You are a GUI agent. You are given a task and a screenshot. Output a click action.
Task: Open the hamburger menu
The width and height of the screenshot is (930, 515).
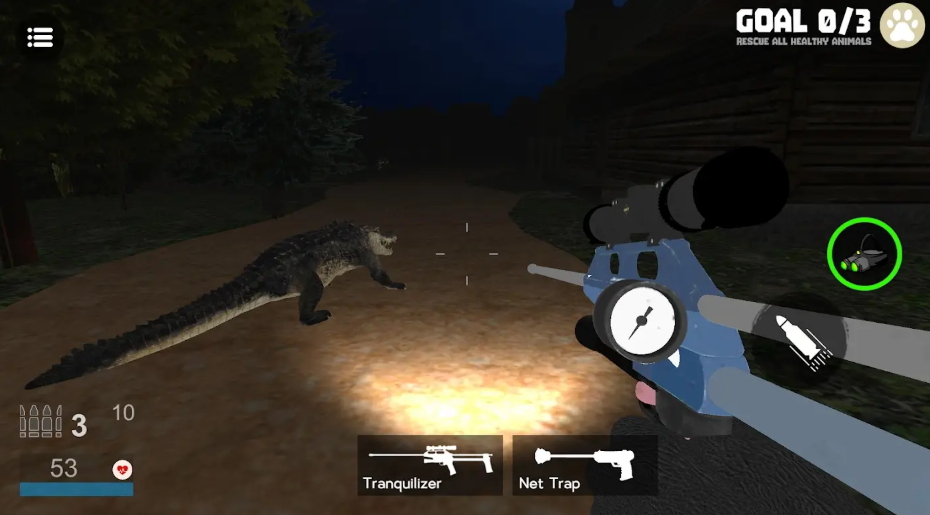click(x=40, y=38)
